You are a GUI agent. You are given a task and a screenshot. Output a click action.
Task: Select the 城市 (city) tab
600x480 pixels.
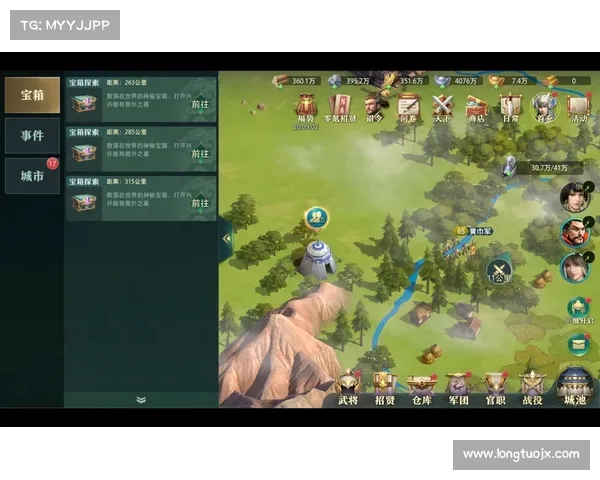(x=32, y=176)
